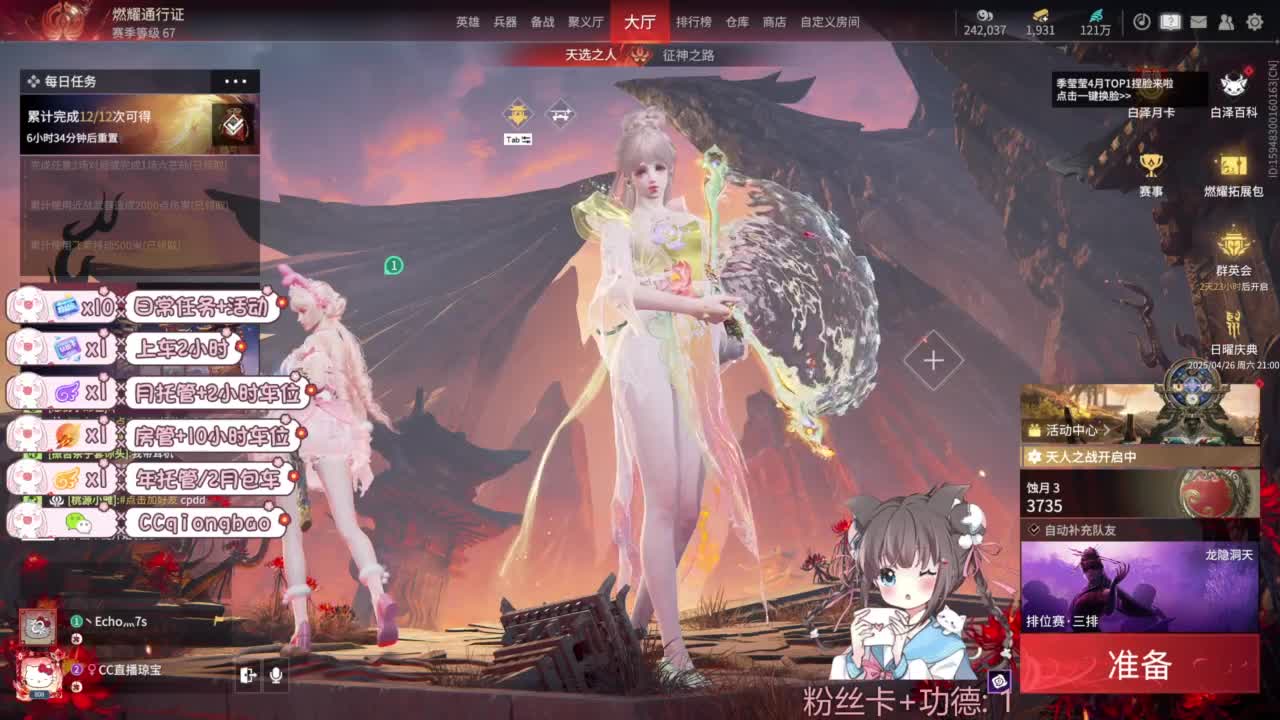Click the leave-team door icon next to microphone
1280x720 pixels.
click(250, 673)
